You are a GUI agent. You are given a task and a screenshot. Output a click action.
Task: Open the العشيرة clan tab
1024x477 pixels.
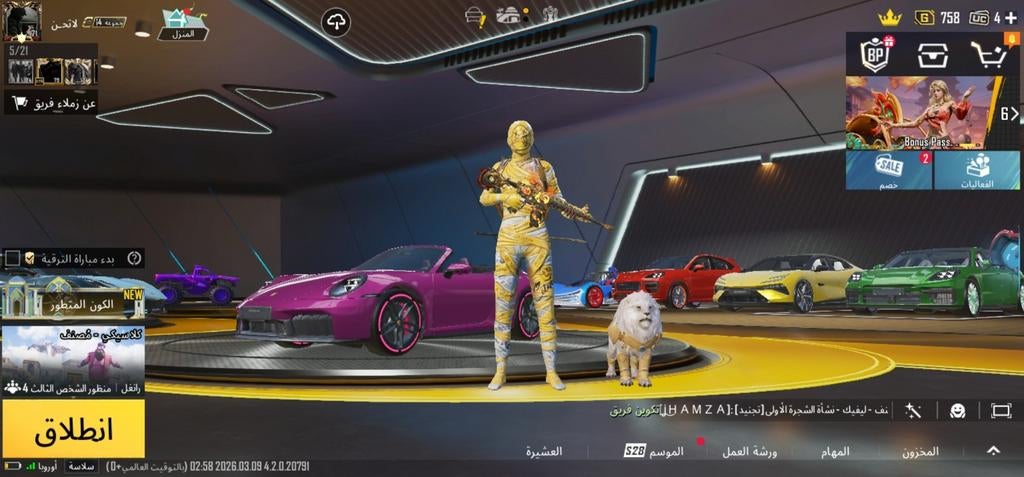544,451
